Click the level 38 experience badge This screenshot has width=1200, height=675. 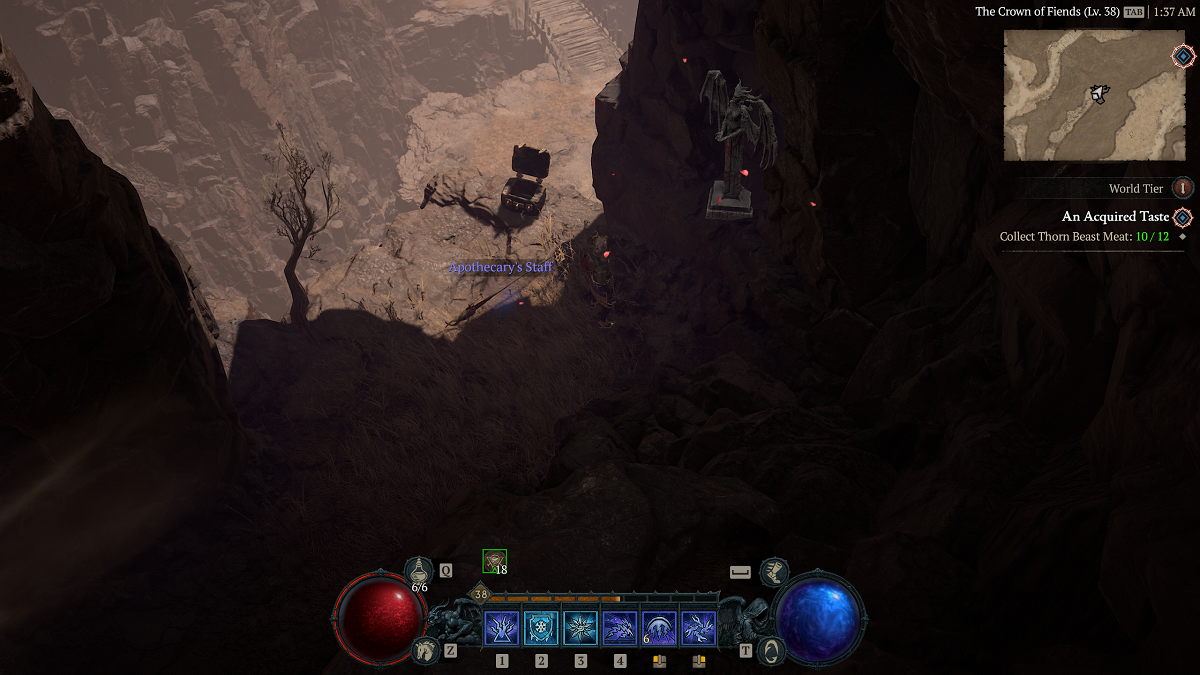481,595
